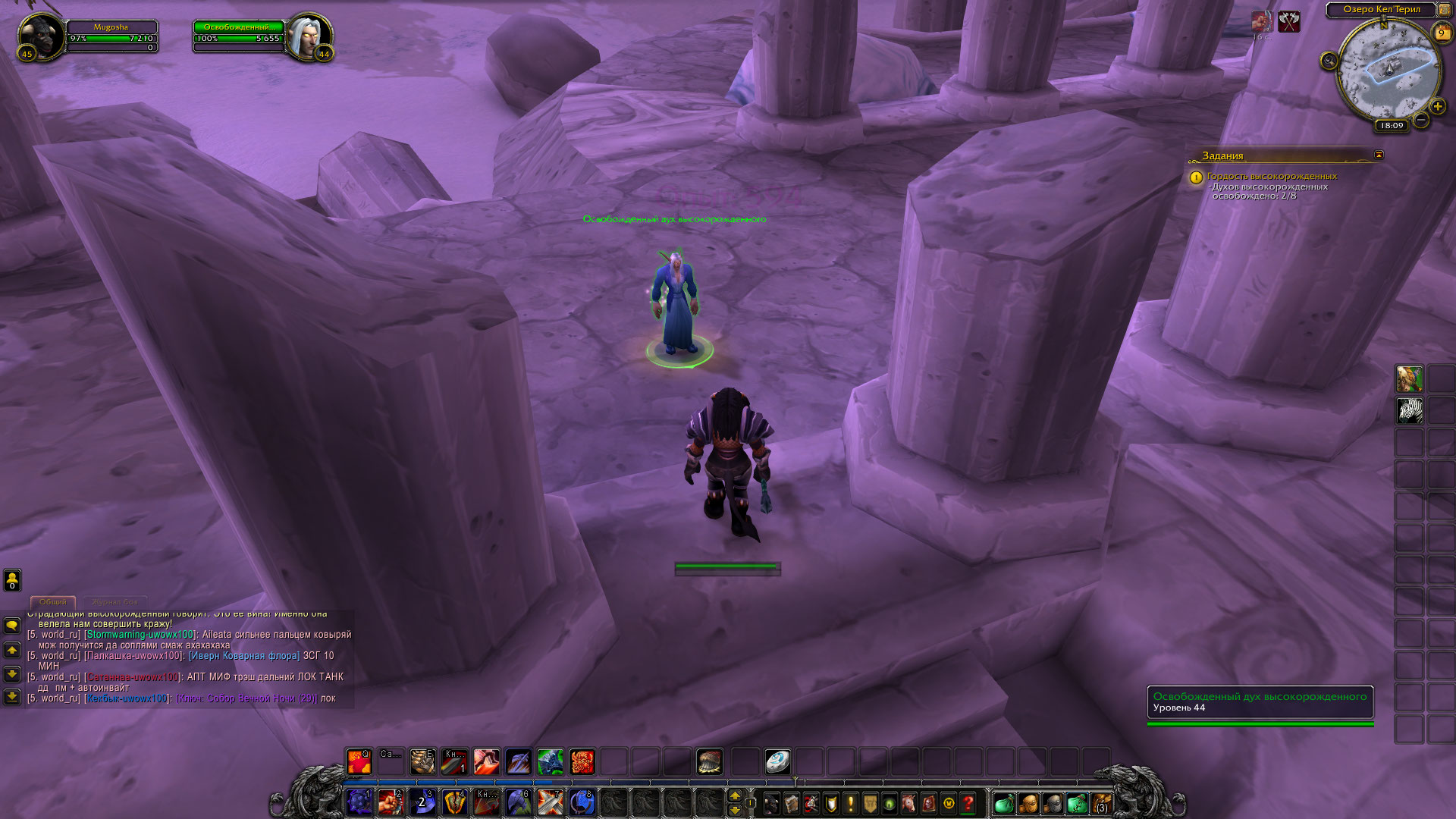This screenshot has height=819, width=1456.
Task: Click the minimap tracking magnifier button
Action: point(1329,61)
